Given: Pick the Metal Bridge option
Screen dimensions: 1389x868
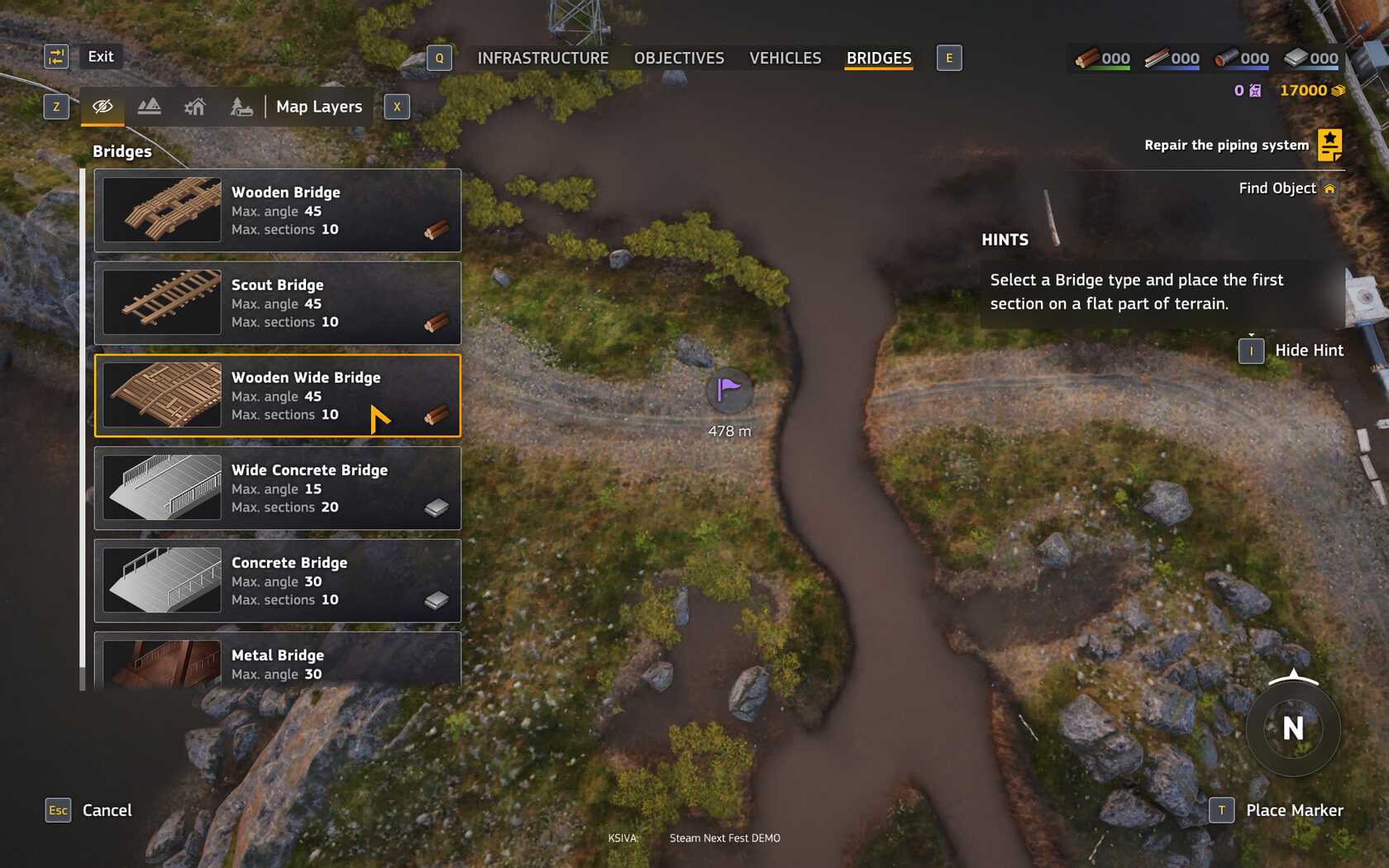Looking at the screenshot, I should 278,661.
